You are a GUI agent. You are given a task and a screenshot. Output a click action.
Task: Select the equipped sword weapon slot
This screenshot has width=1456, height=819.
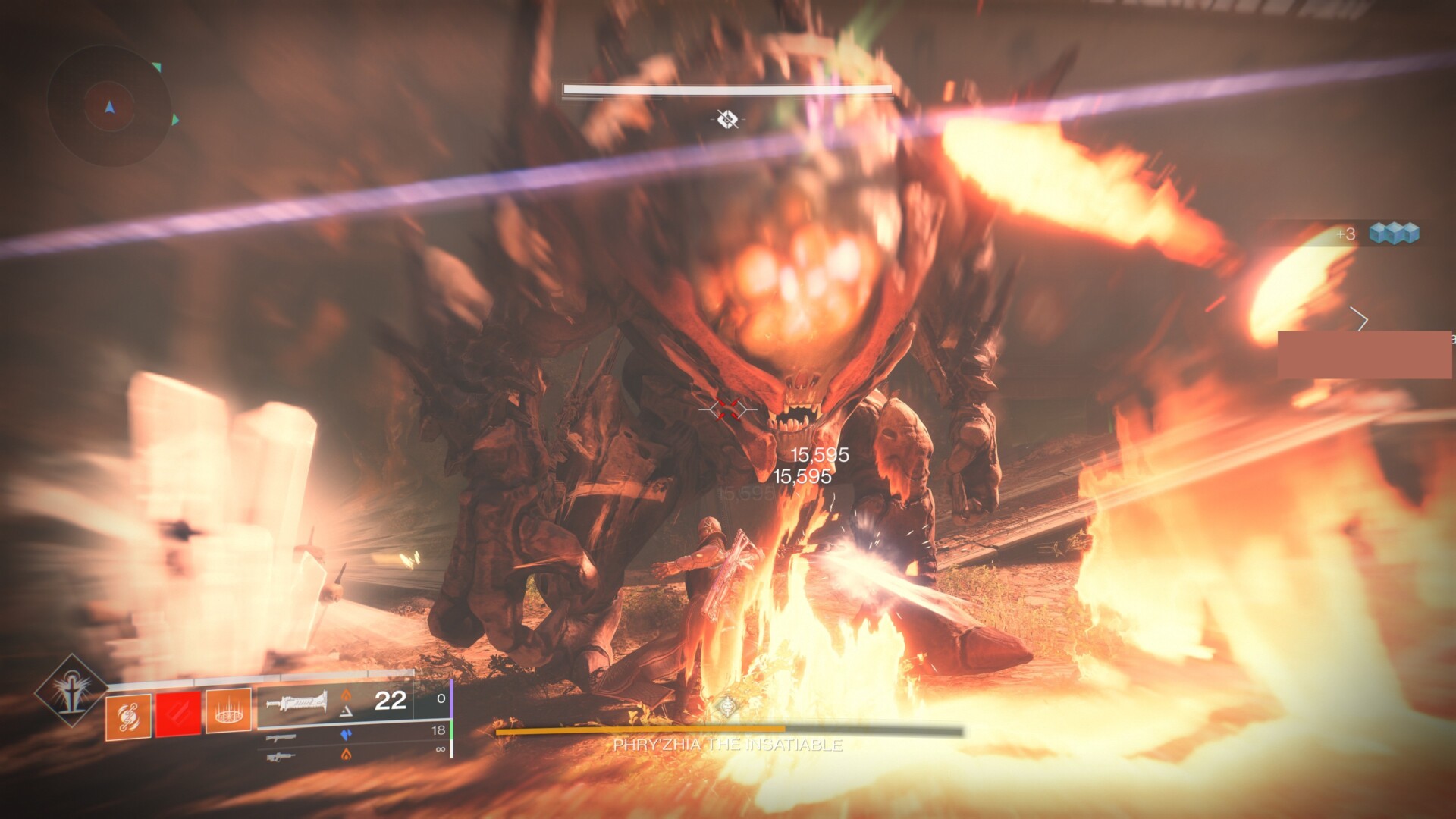pos(297,701)
